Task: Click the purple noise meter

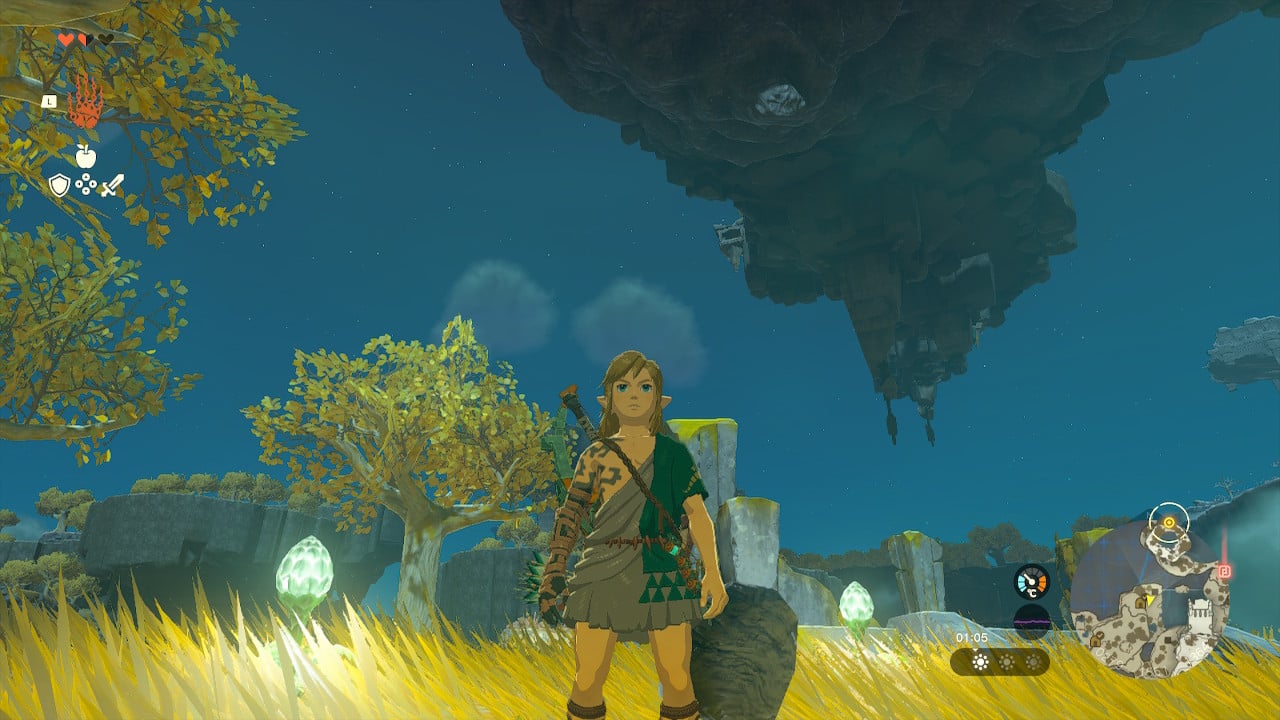Action: pos(1031,622)
